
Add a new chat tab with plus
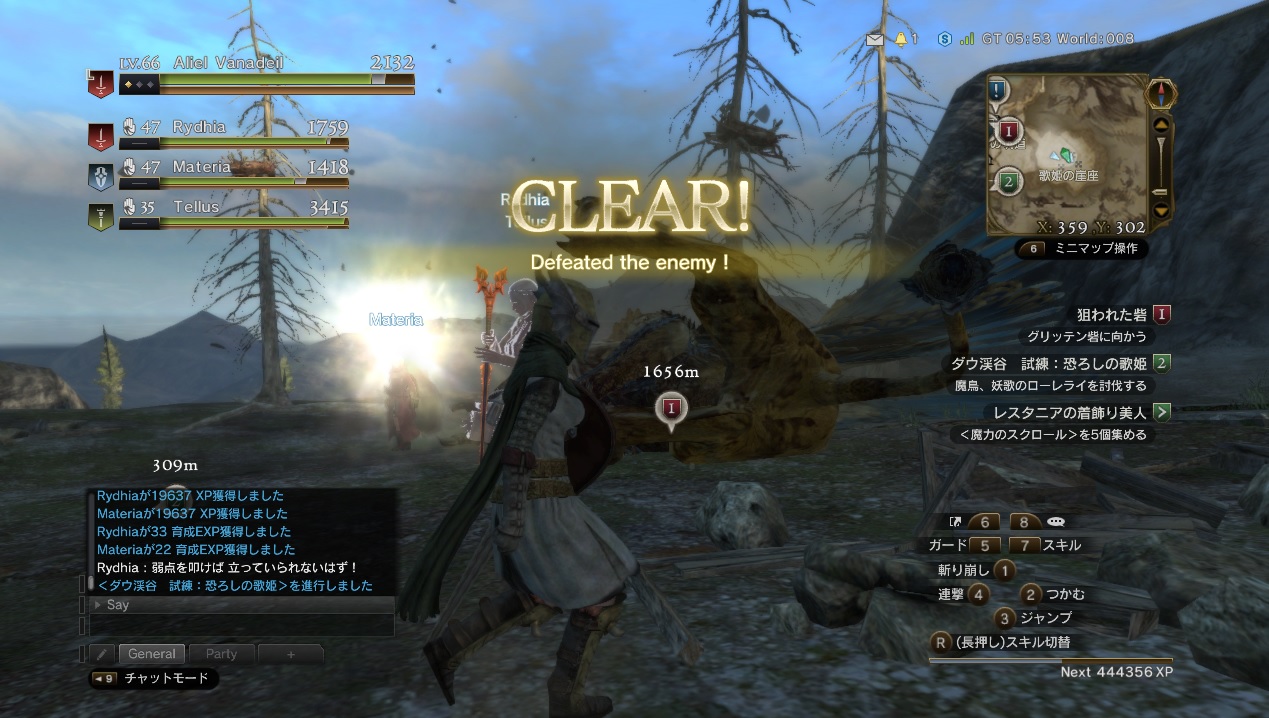click(291, 654)
